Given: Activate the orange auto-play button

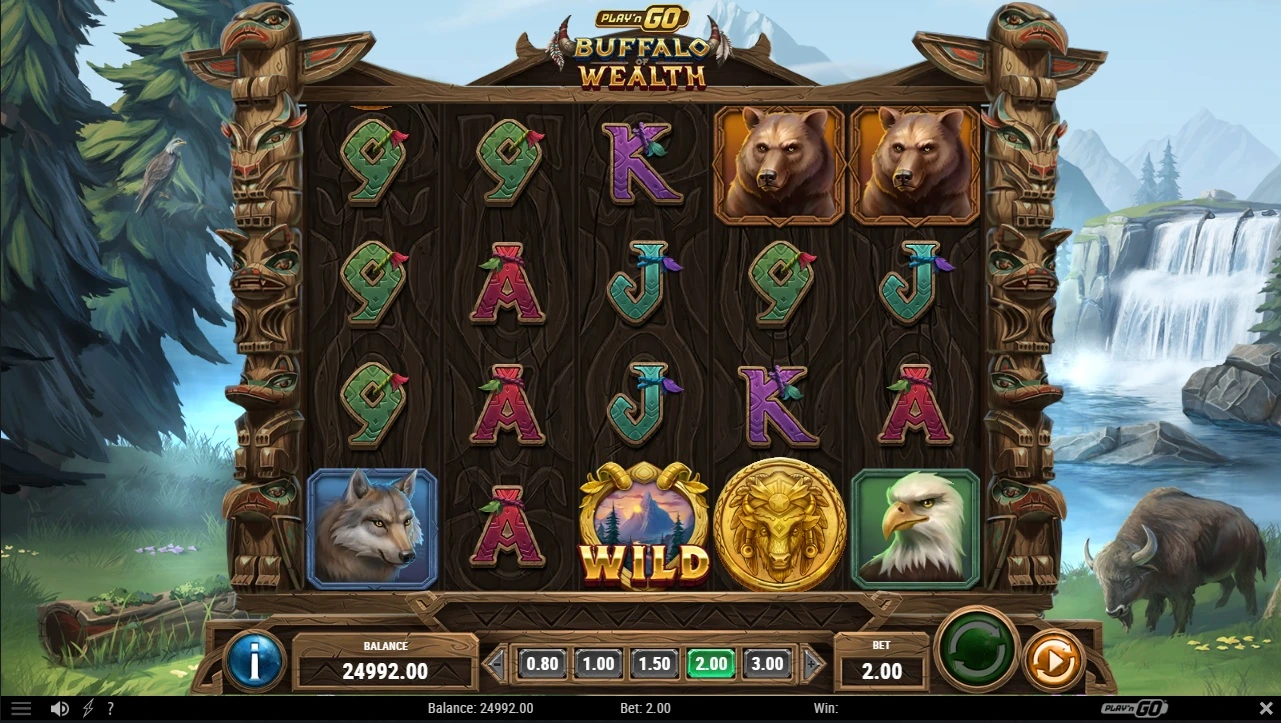Looking at the screenshot, I should coord(1053,660).
